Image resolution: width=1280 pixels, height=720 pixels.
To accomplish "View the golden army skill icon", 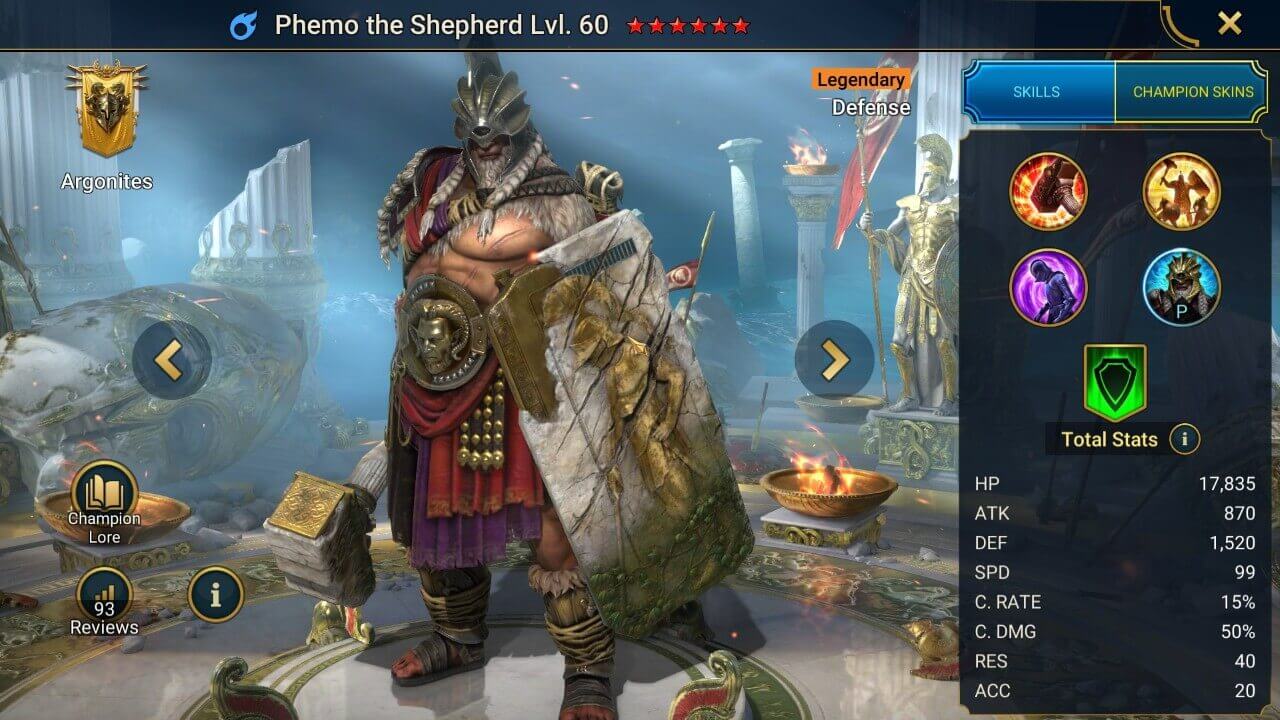I will 1180,191.
